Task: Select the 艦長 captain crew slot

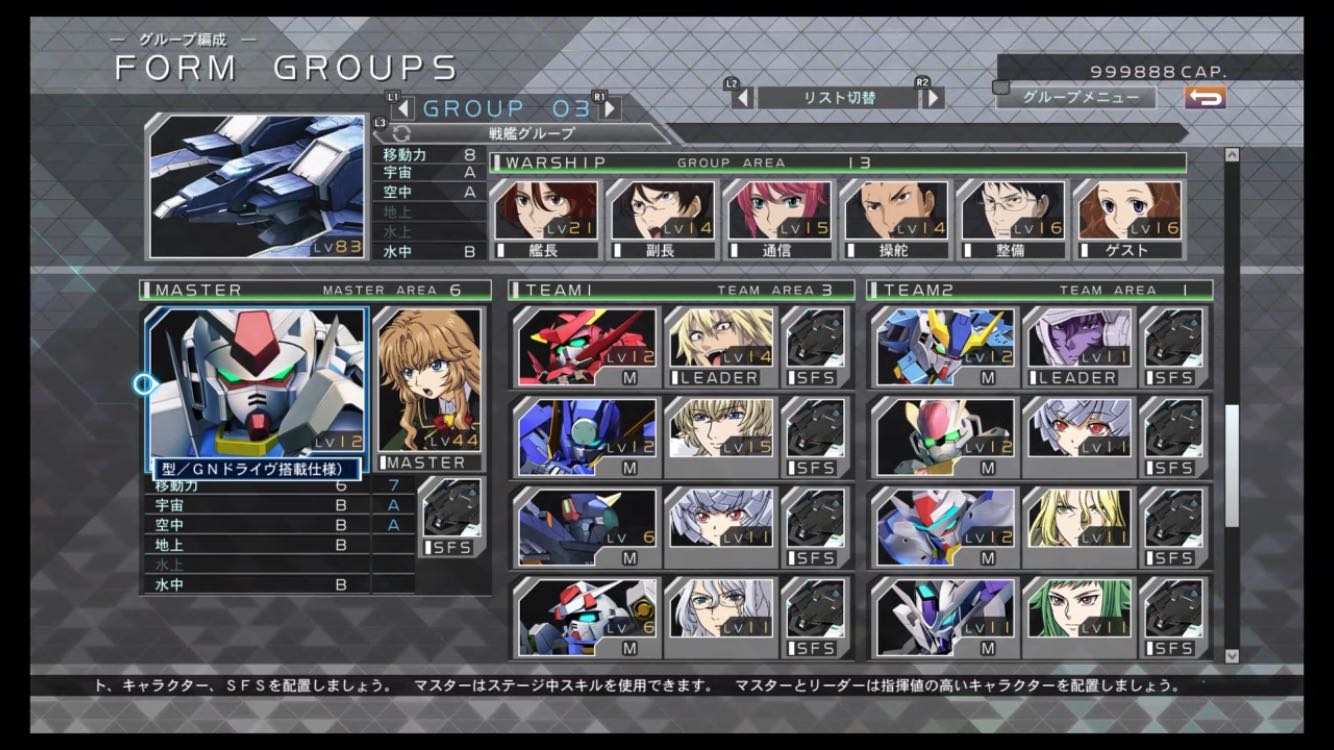Action: click(x=546, y=218)
